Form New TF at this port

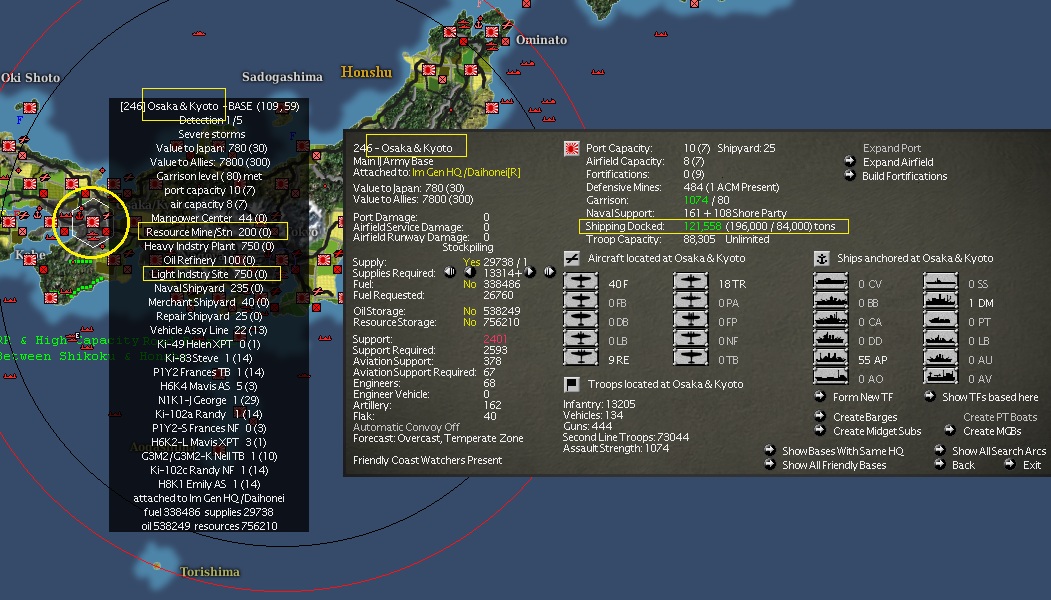(x=861, y=397)
